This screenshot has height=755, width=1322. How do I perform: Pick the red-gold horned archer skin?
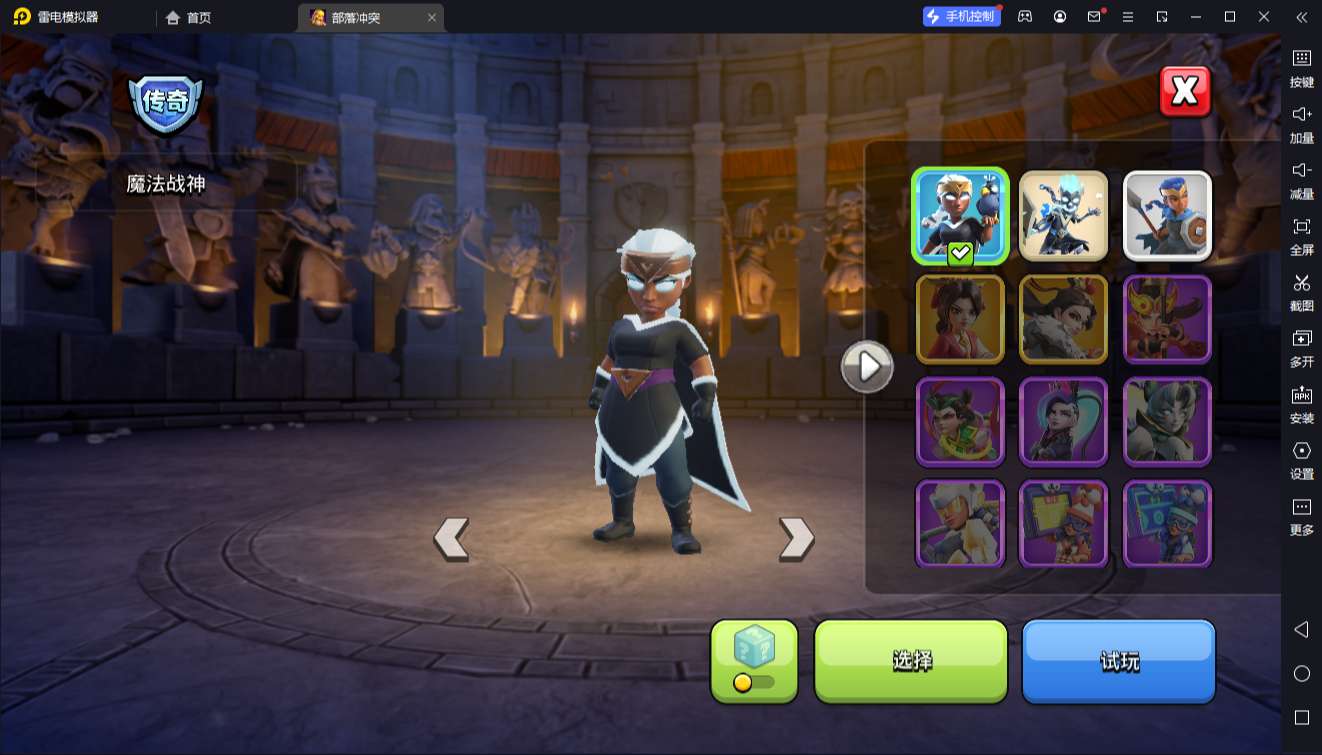(x=1167, y=319)
